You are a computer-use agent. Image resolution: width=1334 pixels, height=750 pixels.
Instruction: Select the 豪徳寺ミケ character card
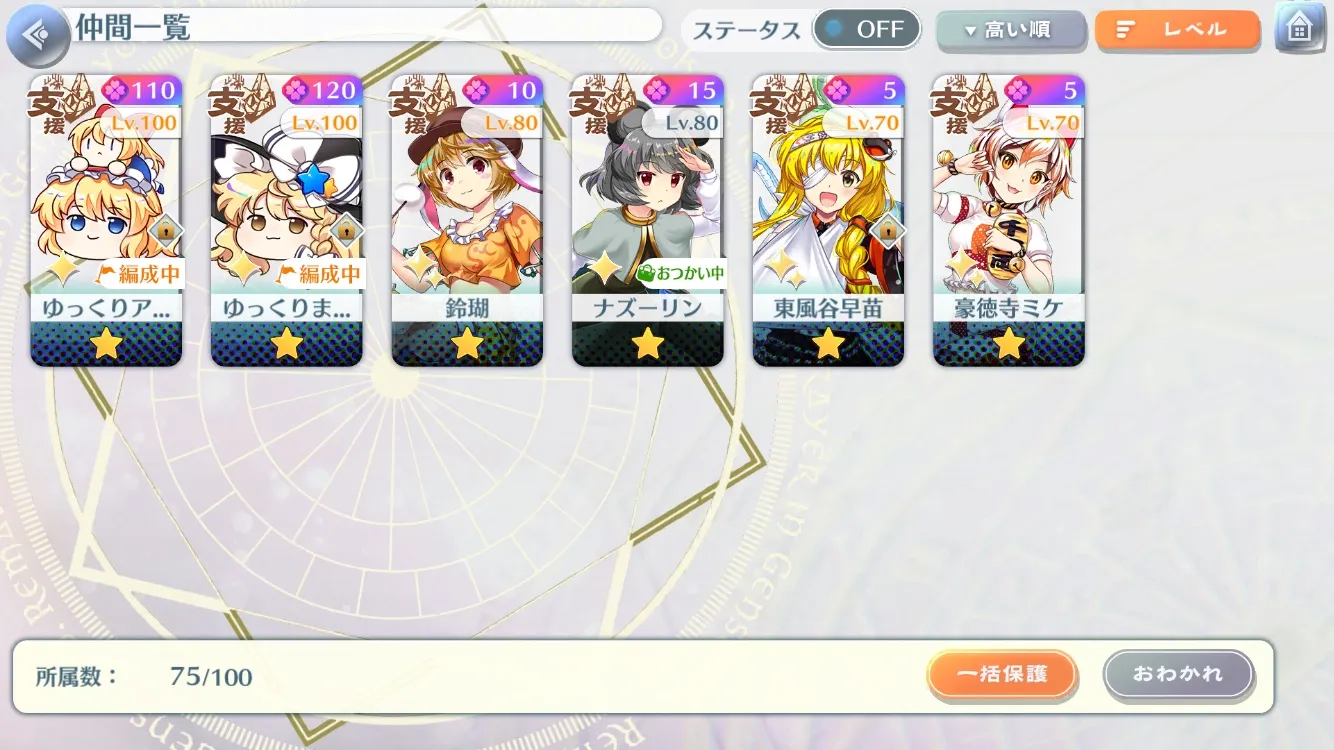point(1008,220)
